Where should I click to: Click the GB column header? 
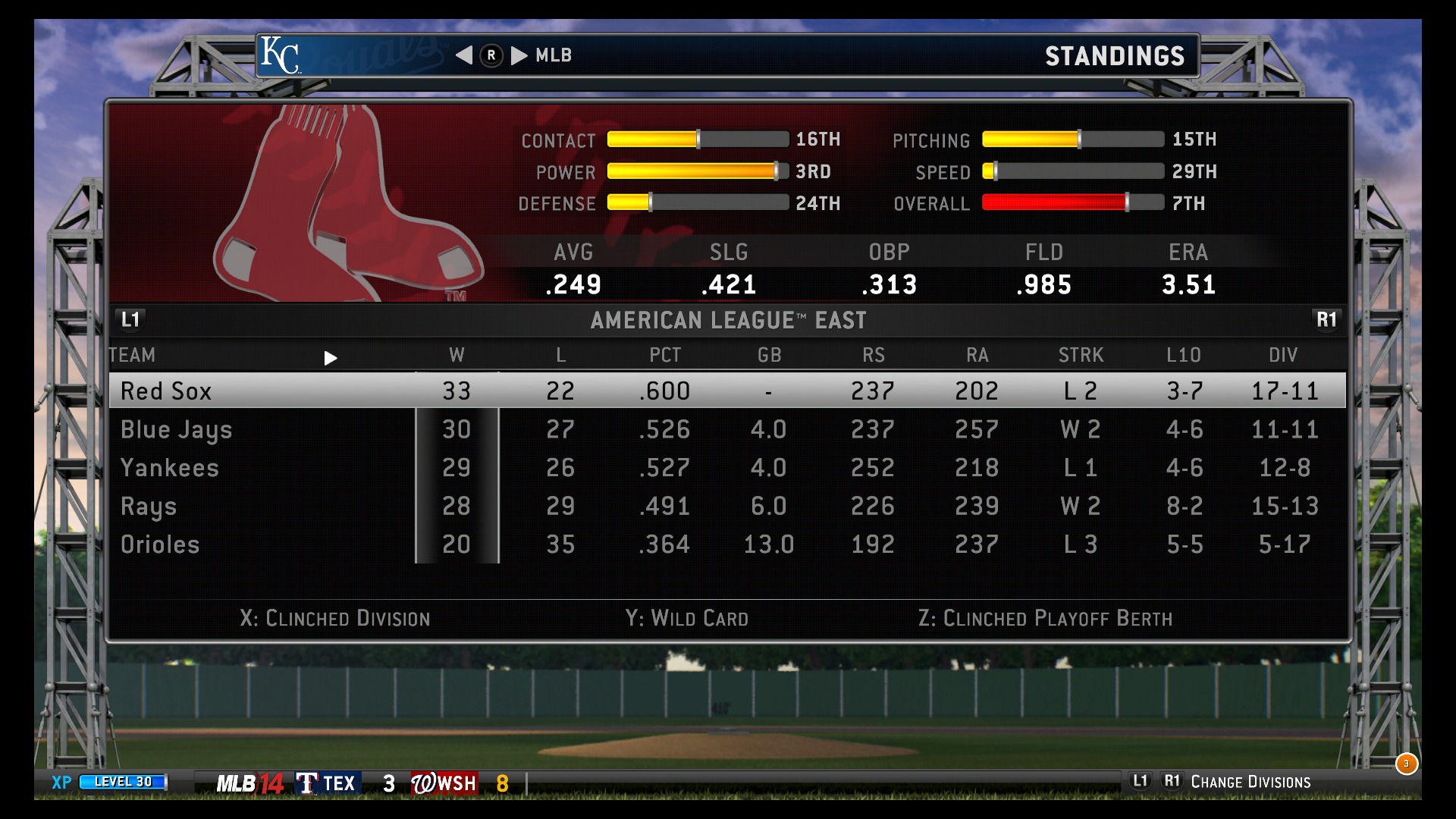click(769, 355)
